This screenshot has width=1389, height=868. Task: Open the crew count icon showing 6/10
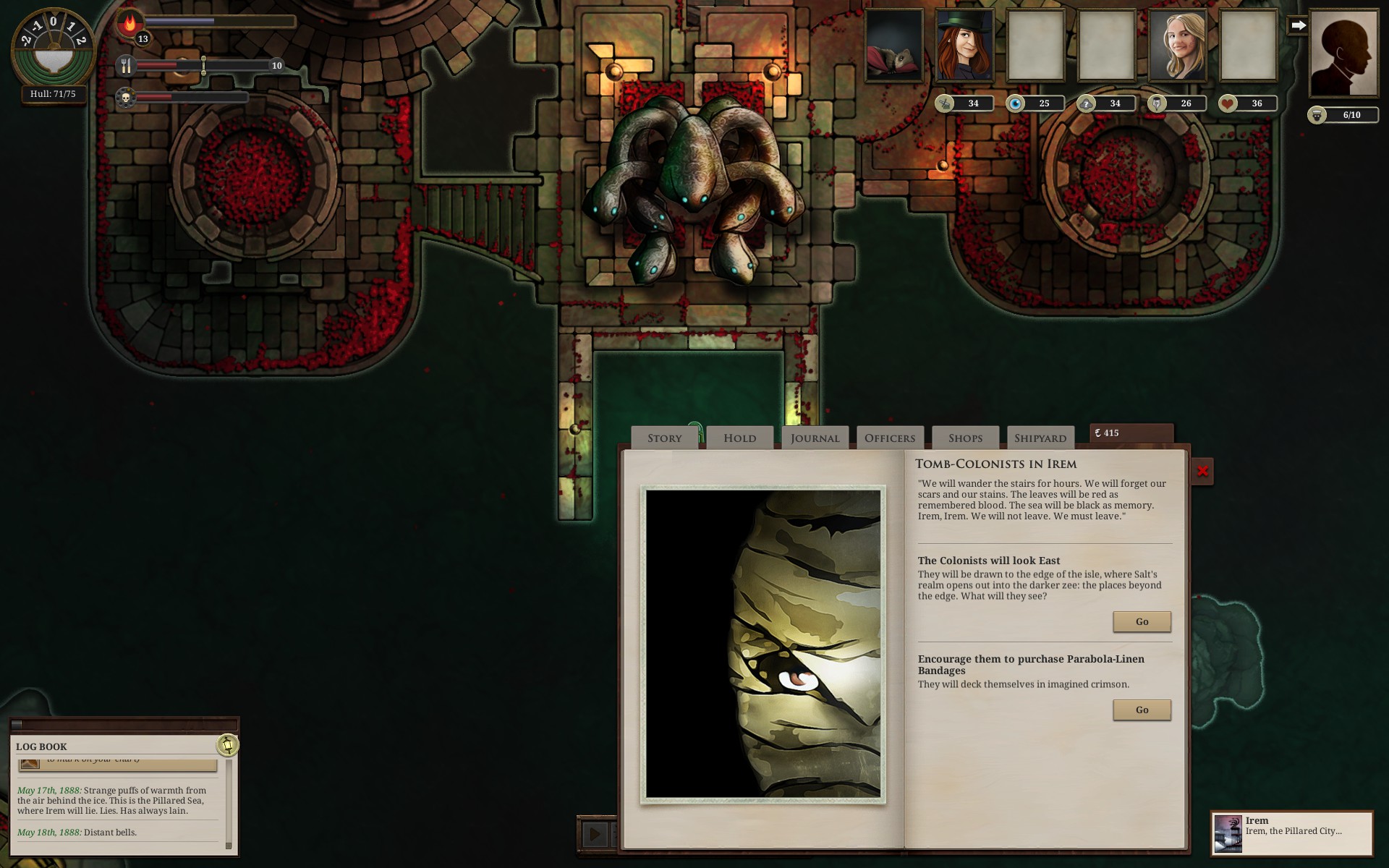click(1317, 114)
